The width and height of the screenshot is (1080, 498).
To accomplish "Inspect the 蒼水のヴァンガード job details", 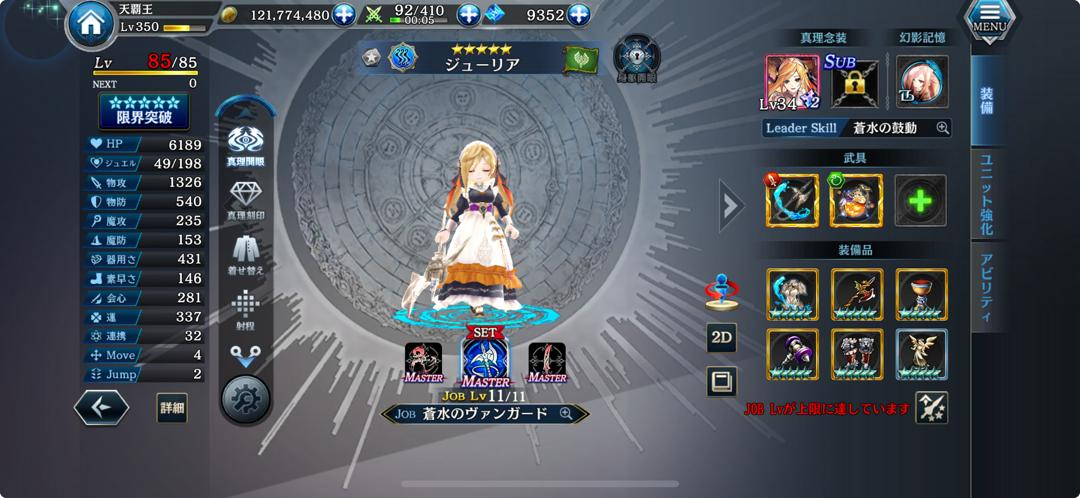I will click(x=566, y=413).
